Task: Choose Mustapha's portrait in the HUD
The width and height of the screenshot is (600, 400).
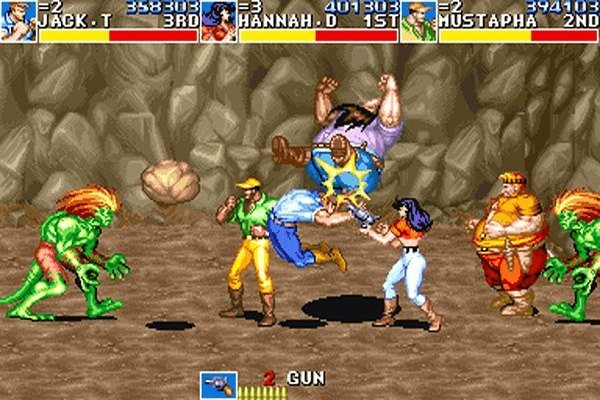Action: point(418,21)
